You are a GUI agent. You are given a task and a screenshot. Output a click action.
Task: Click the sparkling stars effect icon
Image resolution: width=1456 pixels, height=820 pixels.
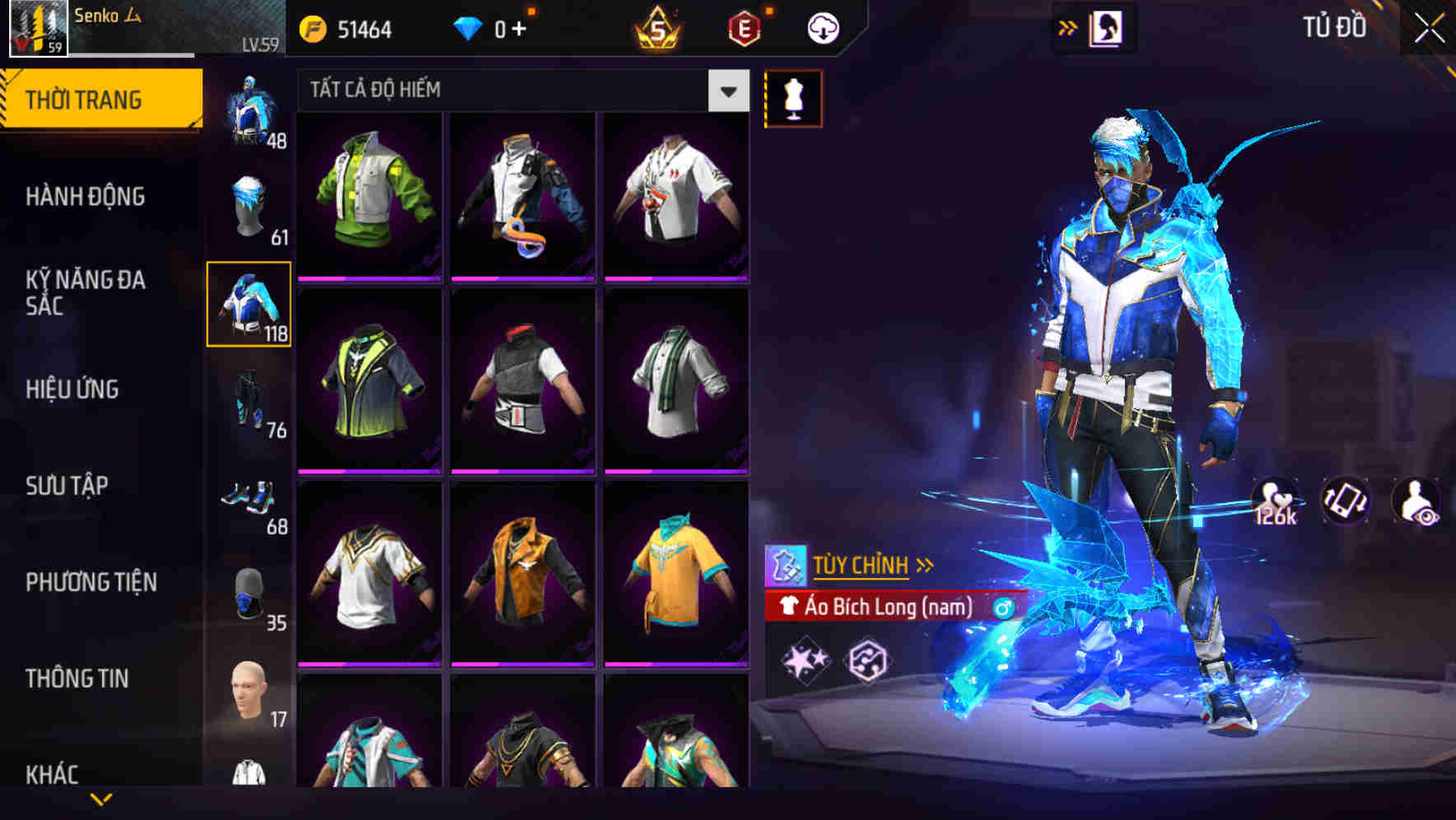click(805, 659)
